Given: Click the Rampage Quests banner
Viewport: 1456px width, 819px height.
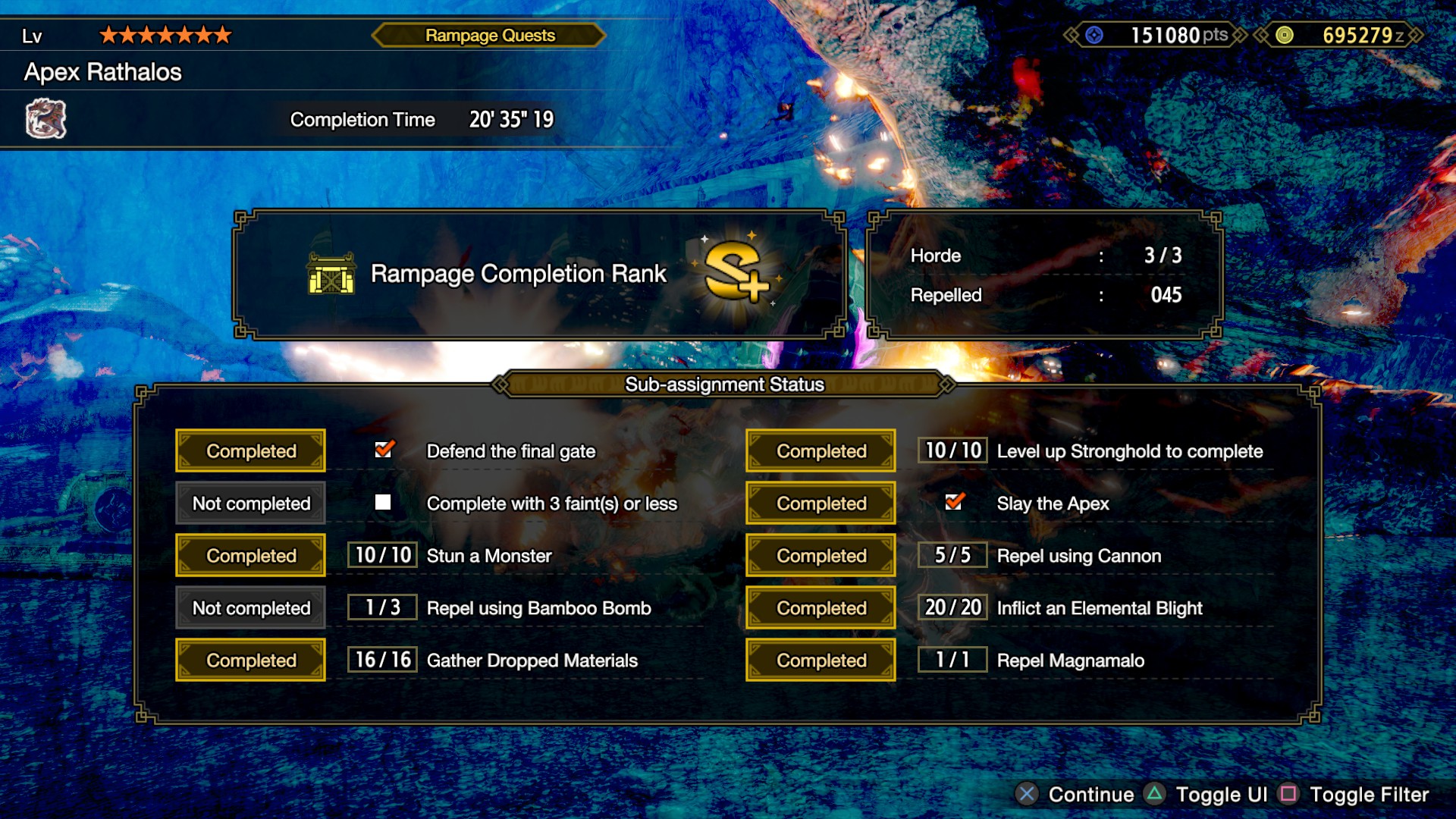Looking at the screenshot, I should click(490, 36).
